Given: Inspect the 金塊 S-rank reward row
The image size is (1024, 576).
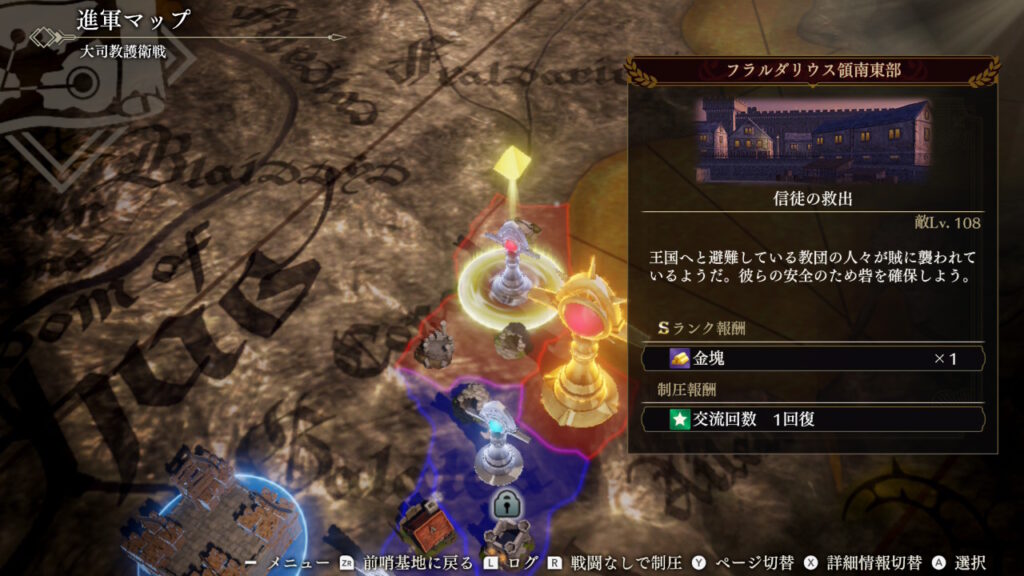Looking at the screenshot, I should click(812, 358).
